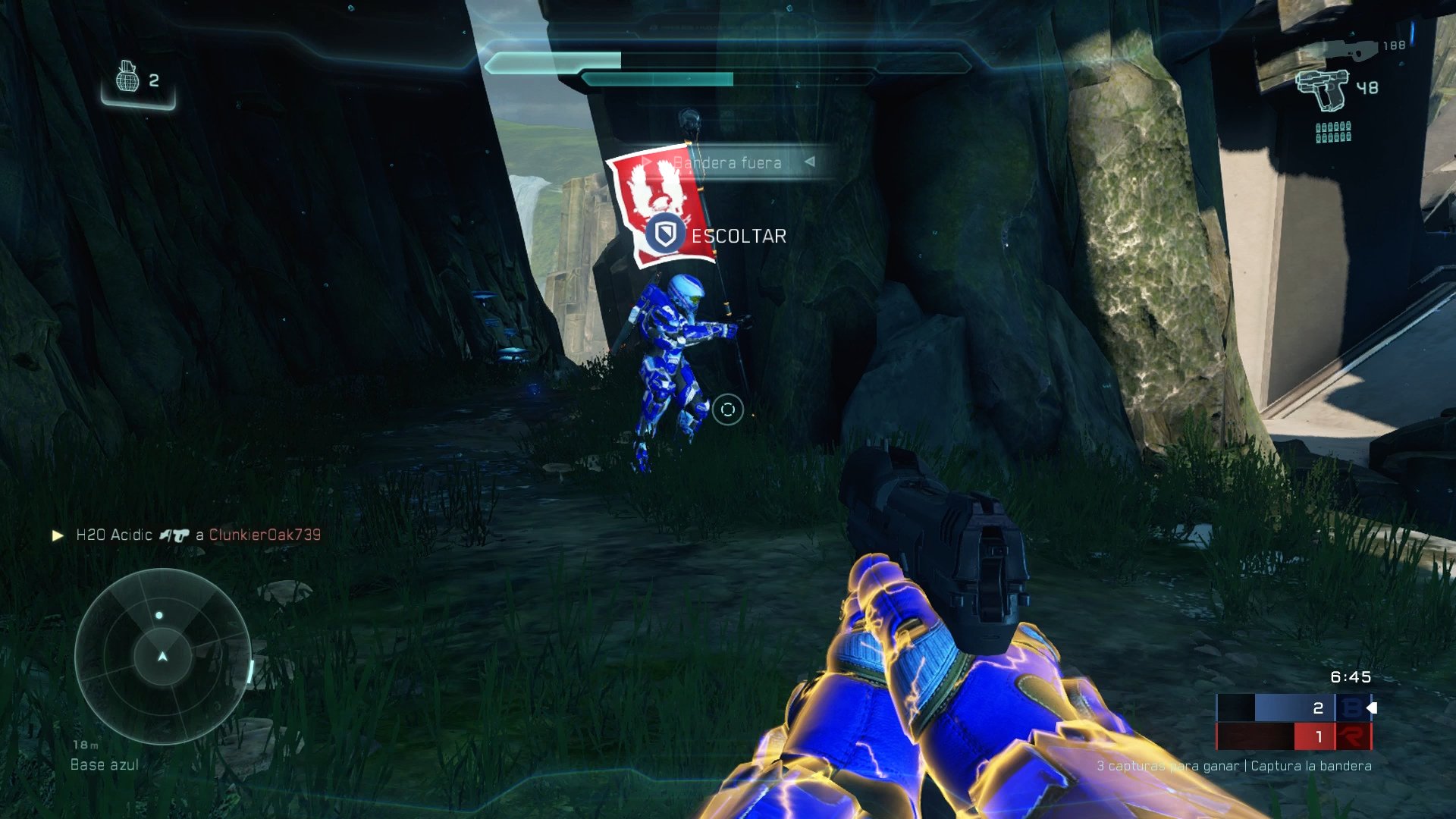This screenshot has width=1456, height=819.
Task: Expand the right arrow beside Bandera fuera
Action: tap(813, 162)
